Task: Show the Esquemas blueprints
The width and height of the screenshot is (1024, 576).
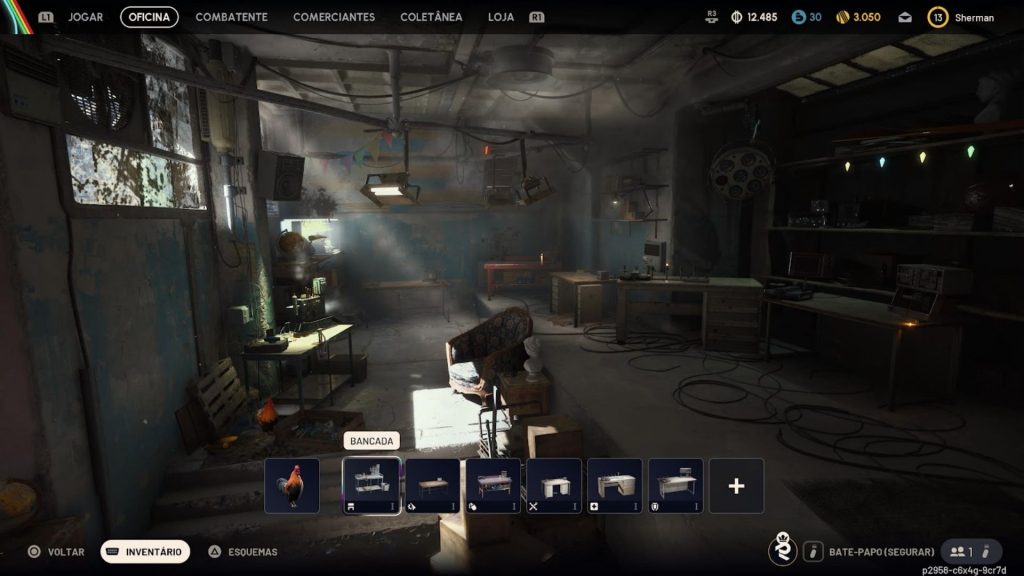Action: click(x=243, y=551)
